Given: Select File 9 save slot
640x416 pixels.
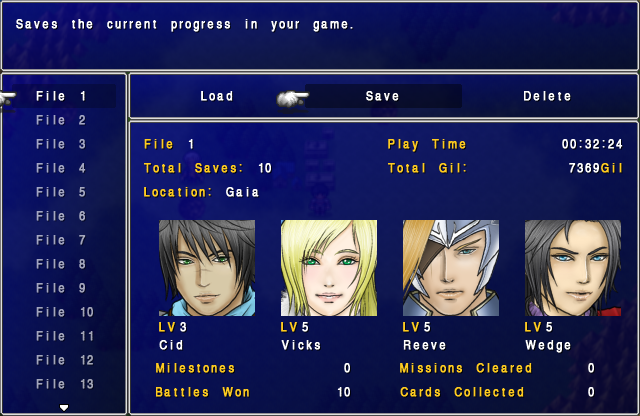Looking at the screenshot, I should (61, 289).
